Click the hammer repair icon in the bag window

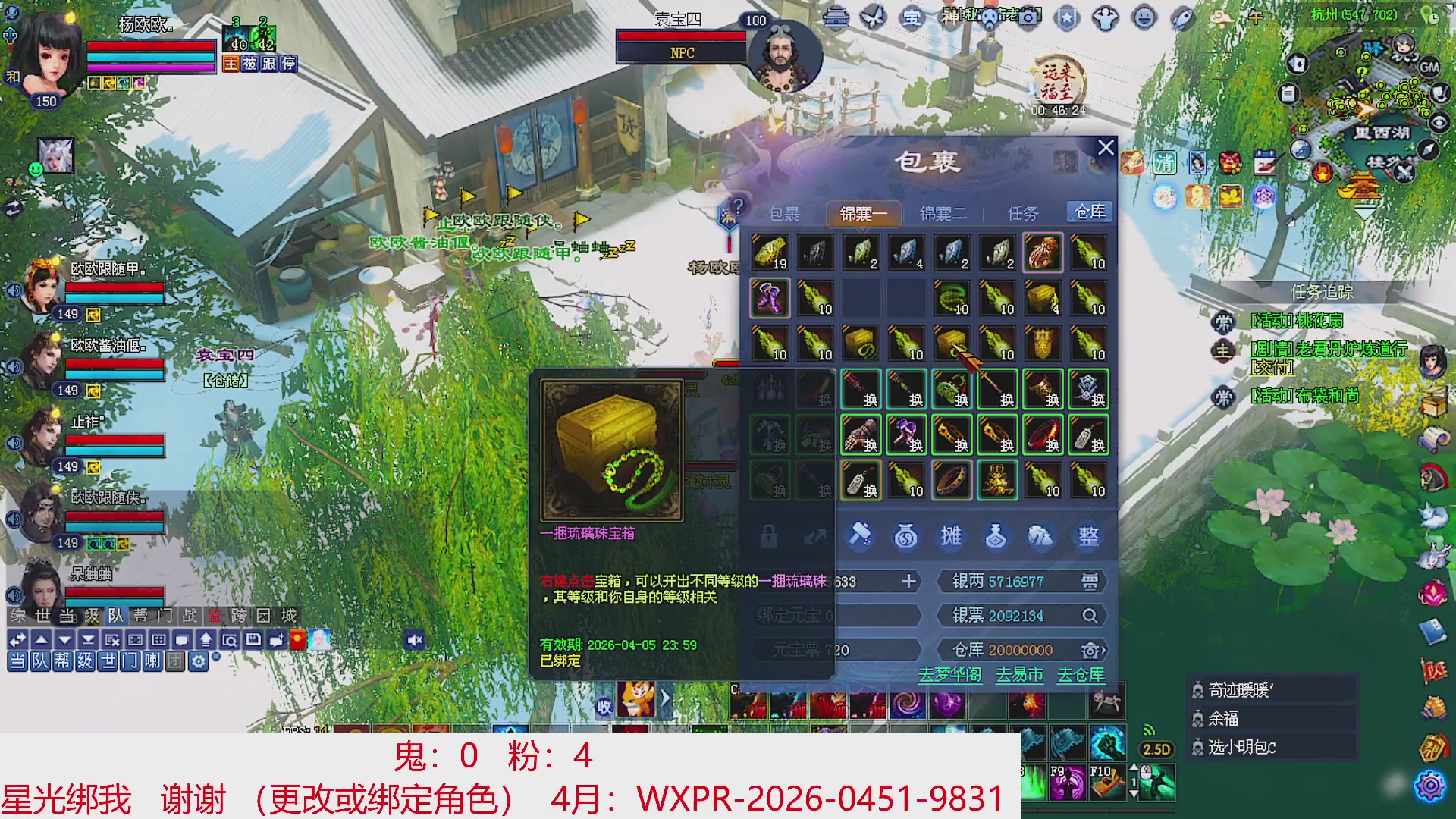(861, 536)
